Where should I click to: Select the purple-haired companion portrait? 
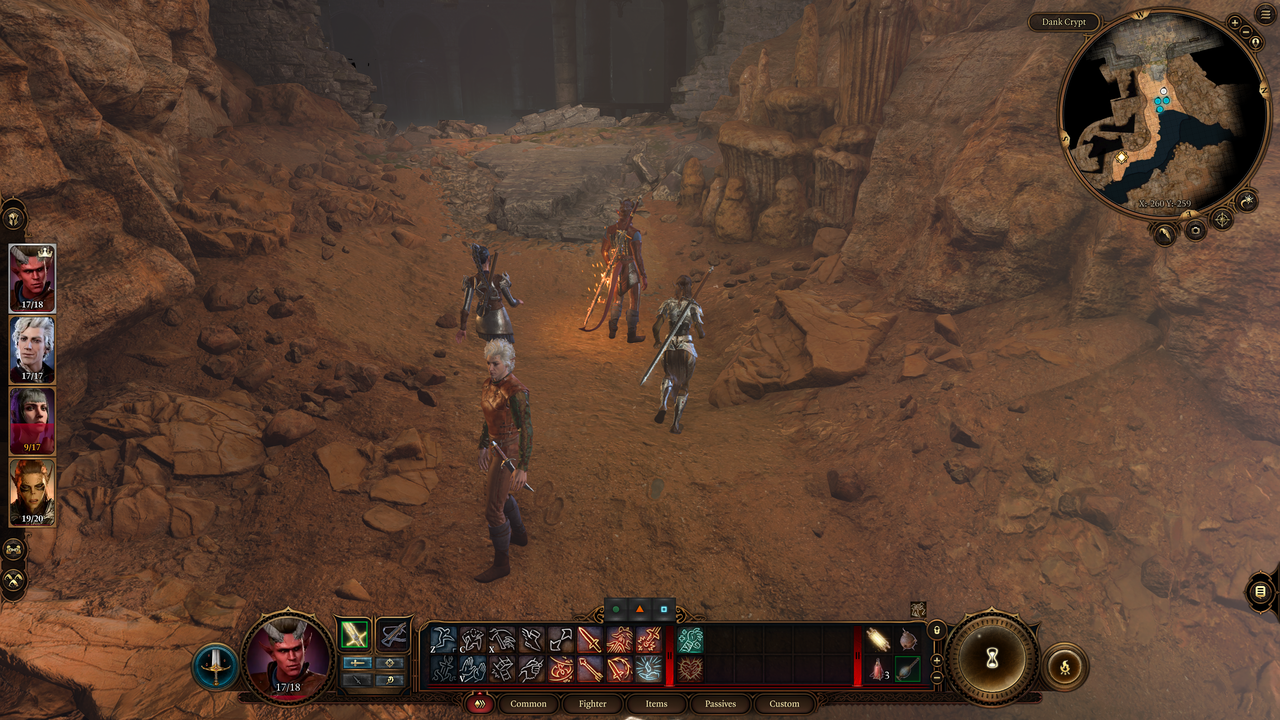click(x=32, y=420)
